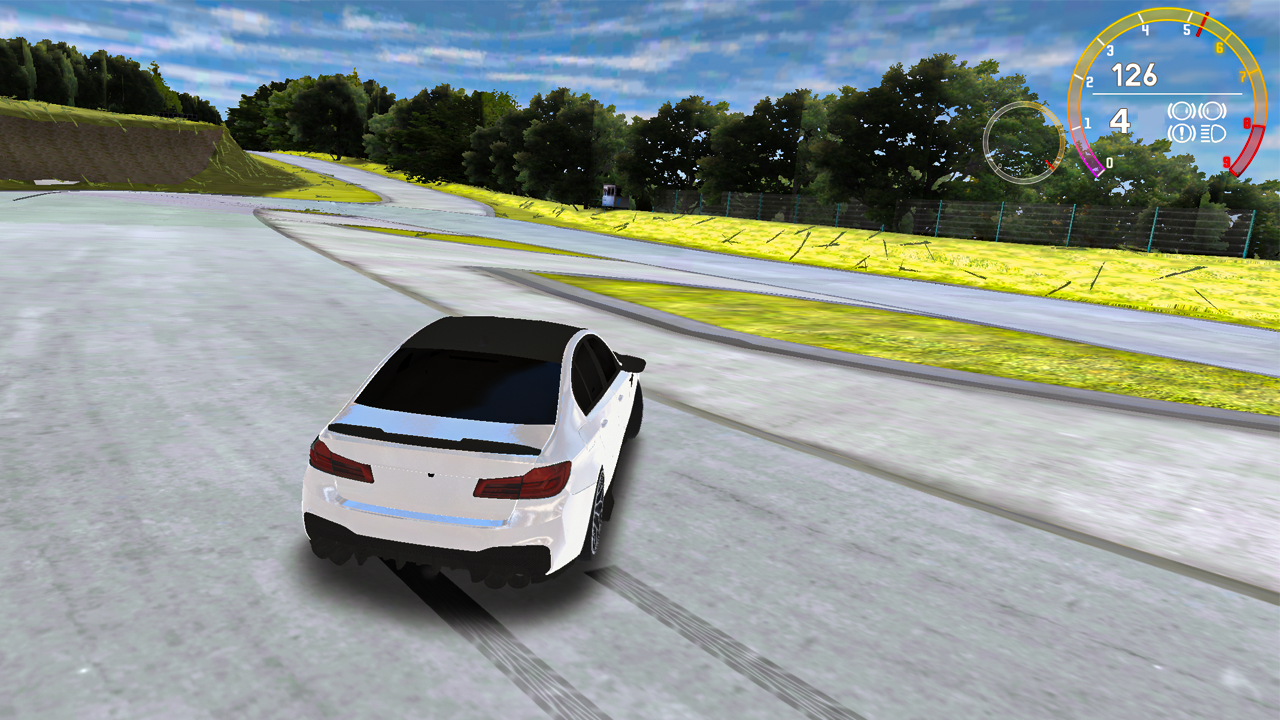Click the number 0 on the rev gauge

click(x=1109, y=163)
